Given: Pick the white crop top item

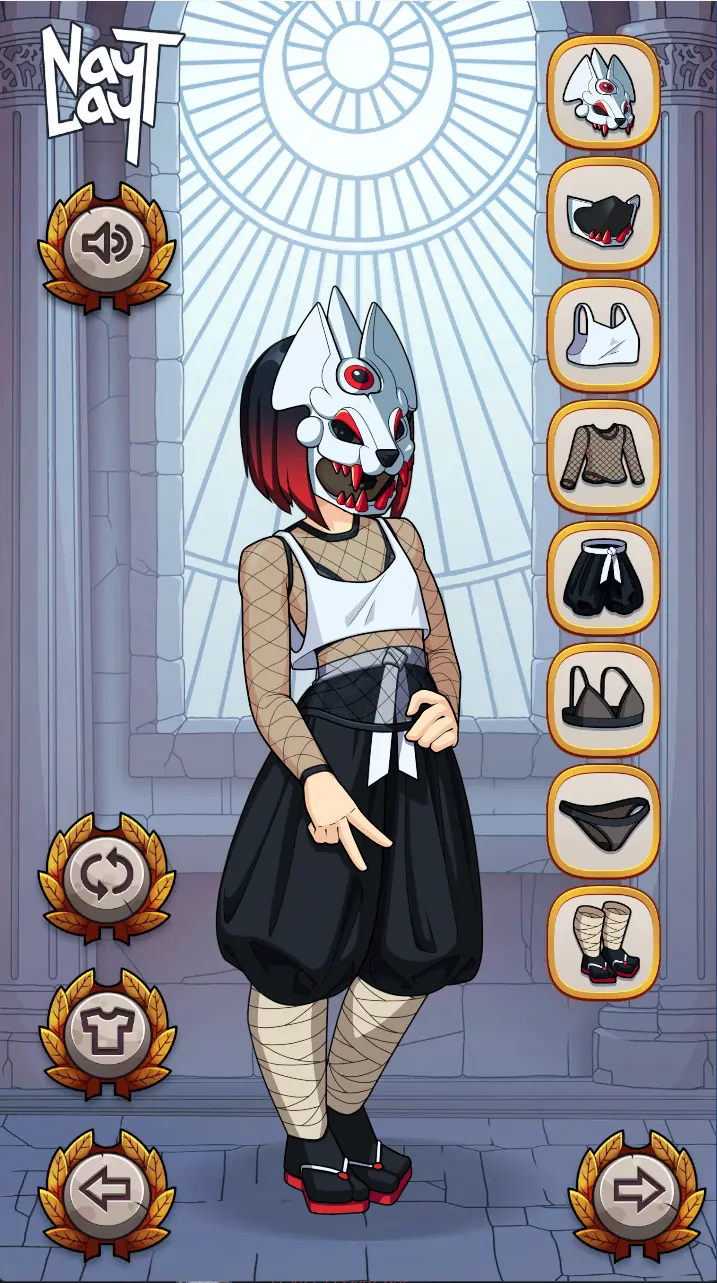Looking at the screenshot, I should tap(603, 335).
